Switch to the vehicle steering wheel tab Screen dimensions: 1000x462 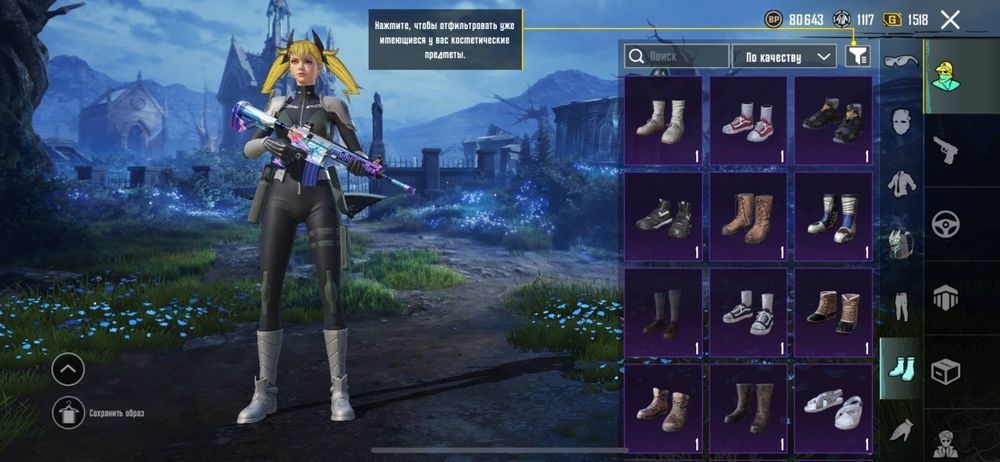(x=945, y=224)
